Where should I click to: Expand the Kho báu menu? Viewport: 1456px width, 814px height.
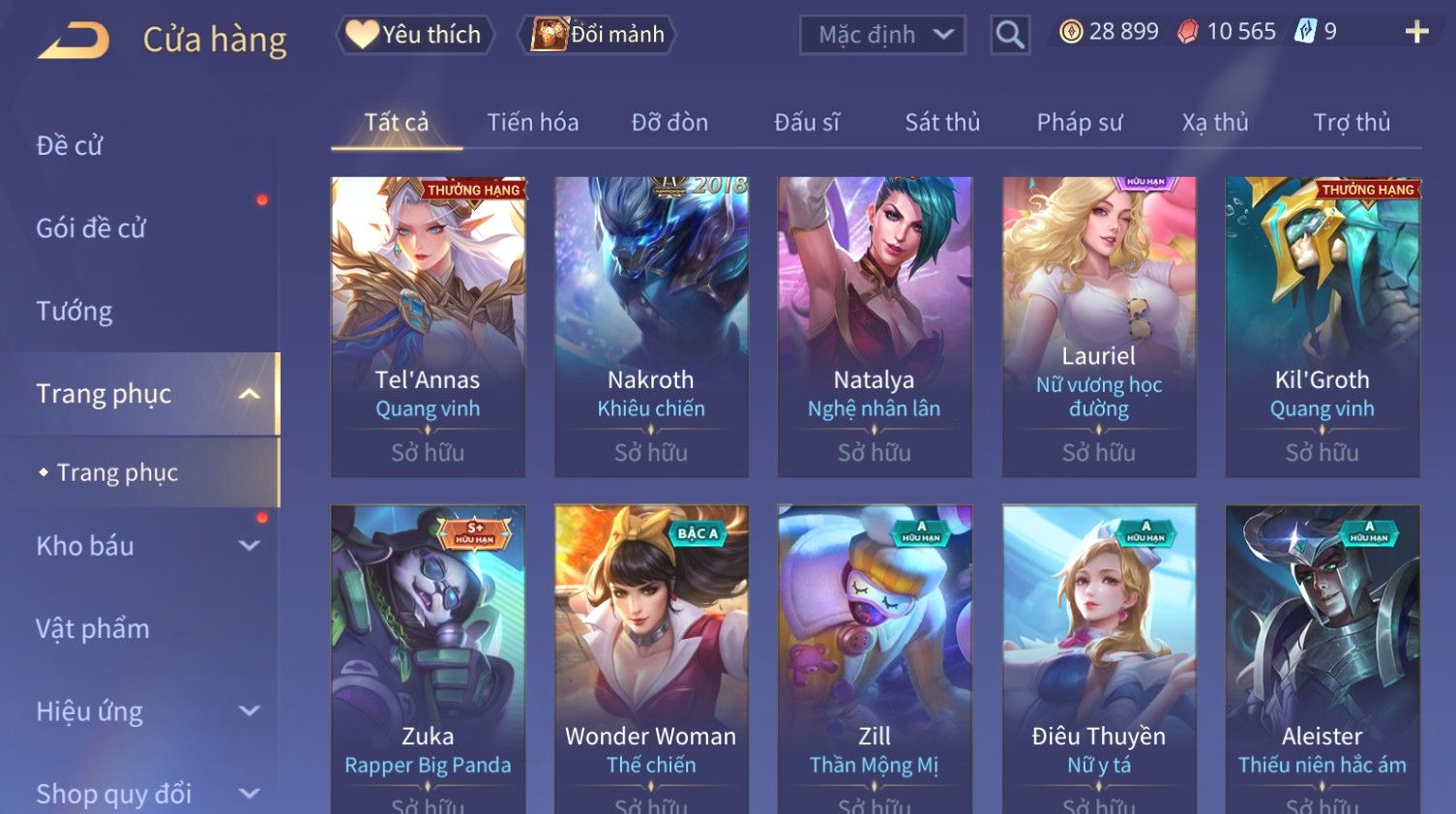(145, 546)
